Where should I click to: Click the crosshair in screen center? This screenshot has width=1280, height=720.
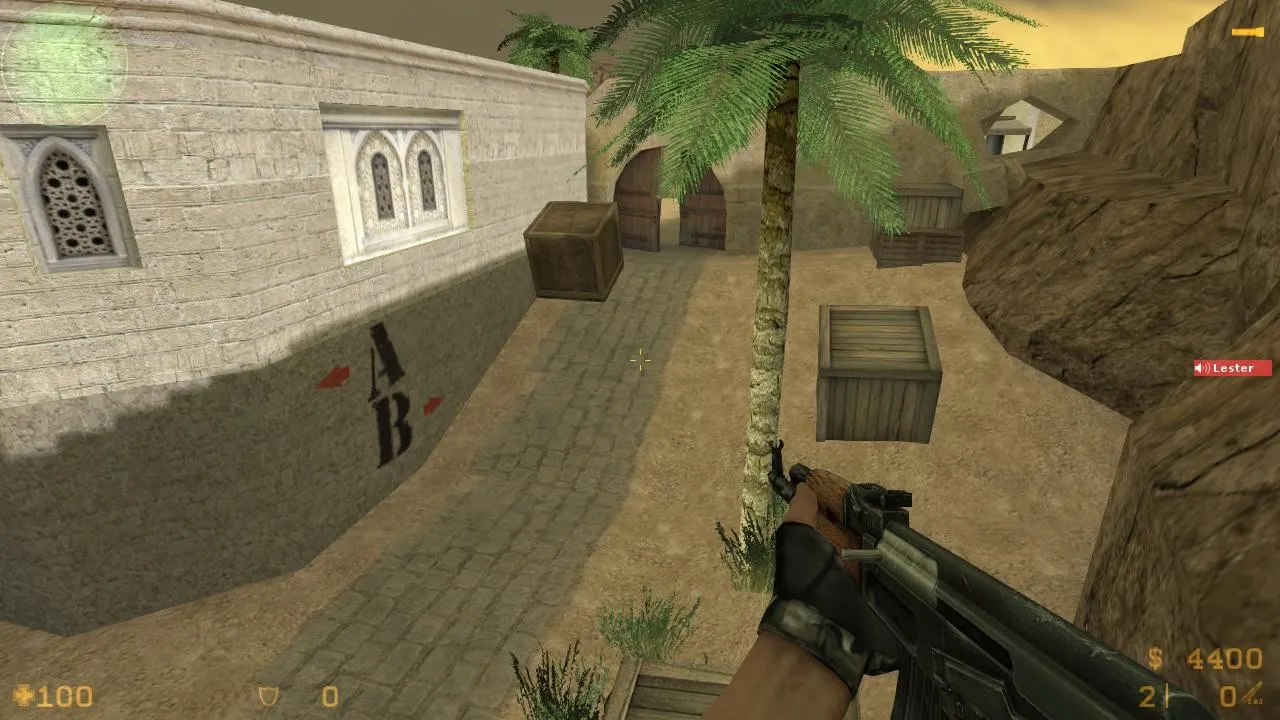[x=640, y=361]
